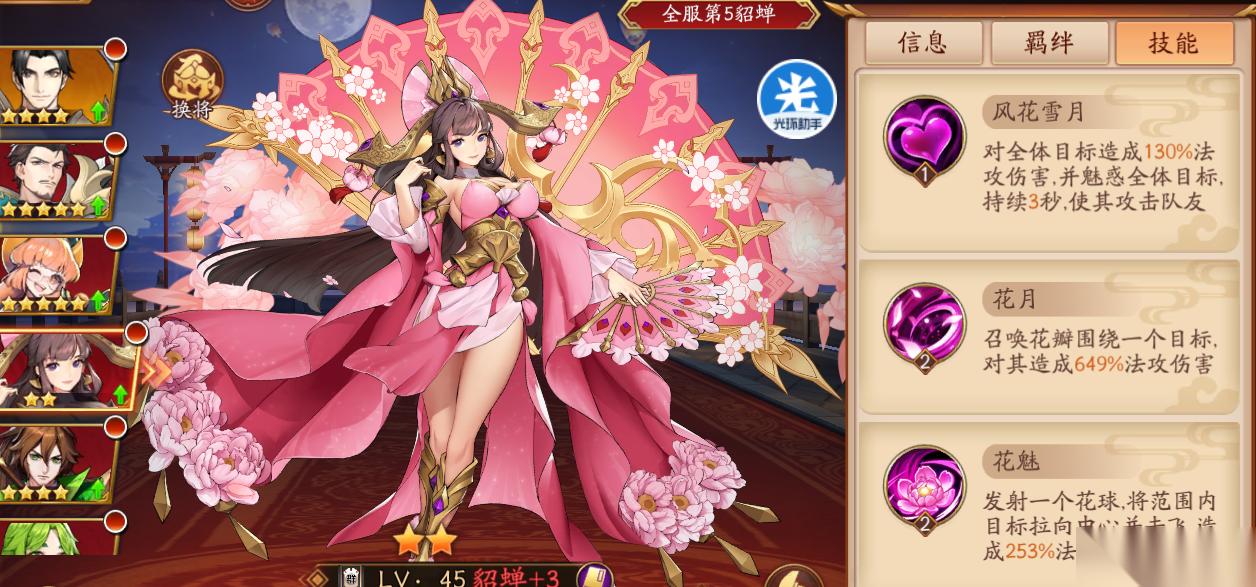Select the 技能 tab
Screen dimensions: 1256x587
1173,43
